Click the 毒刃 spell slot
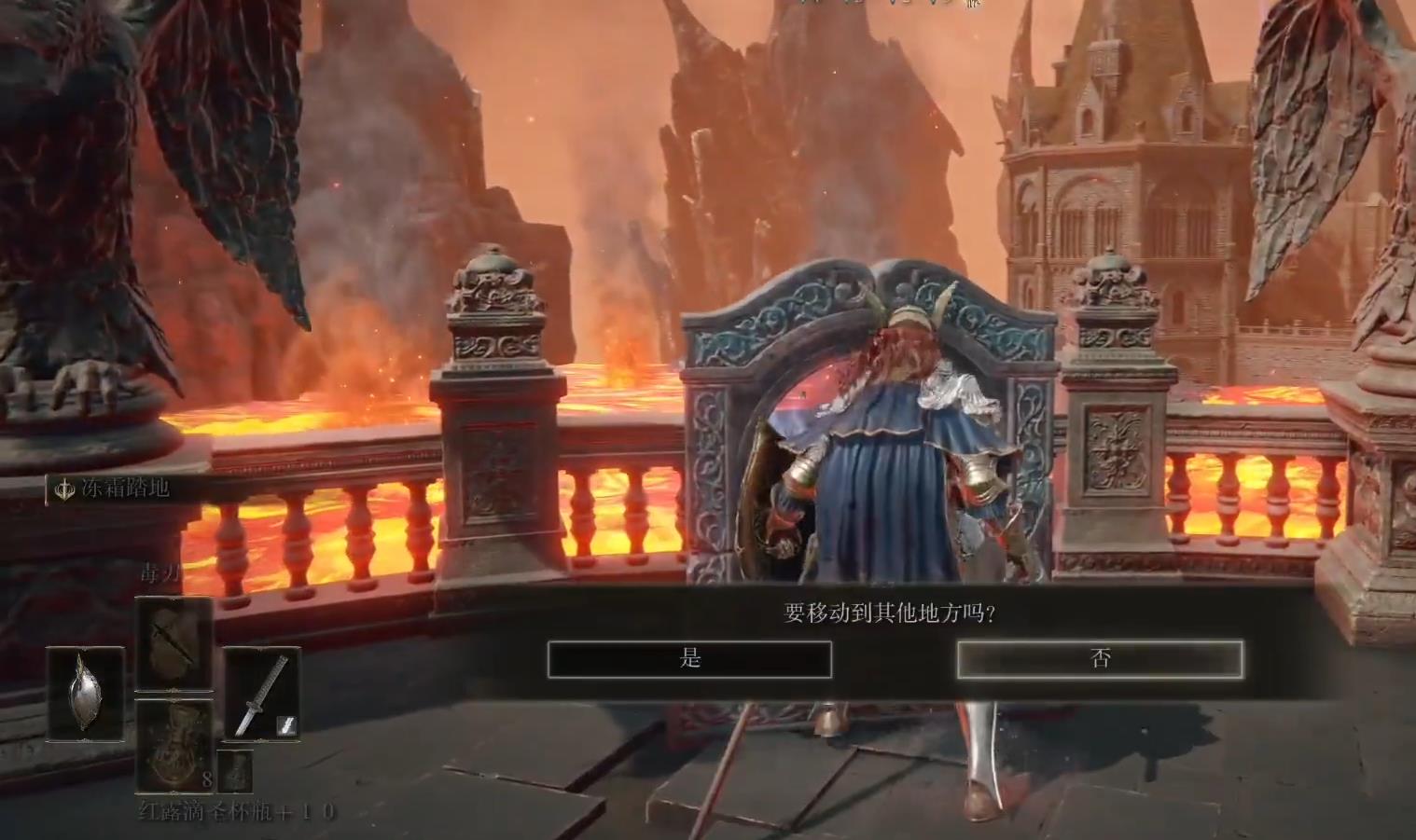Viewport: 1416px width, 840px height. [x=174, y=644]
